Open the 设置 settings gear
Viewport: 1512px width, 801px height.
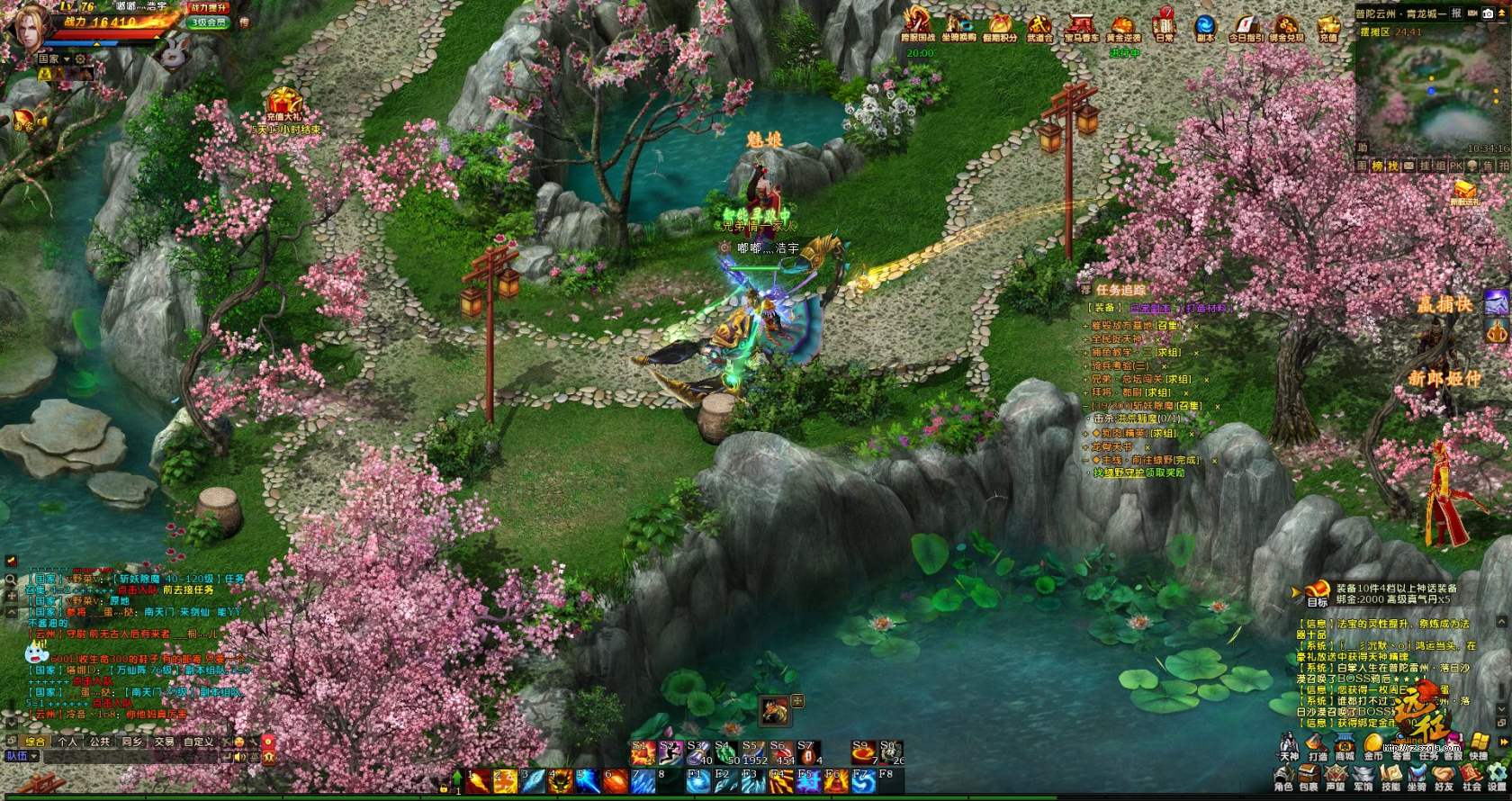[1498, 778]
